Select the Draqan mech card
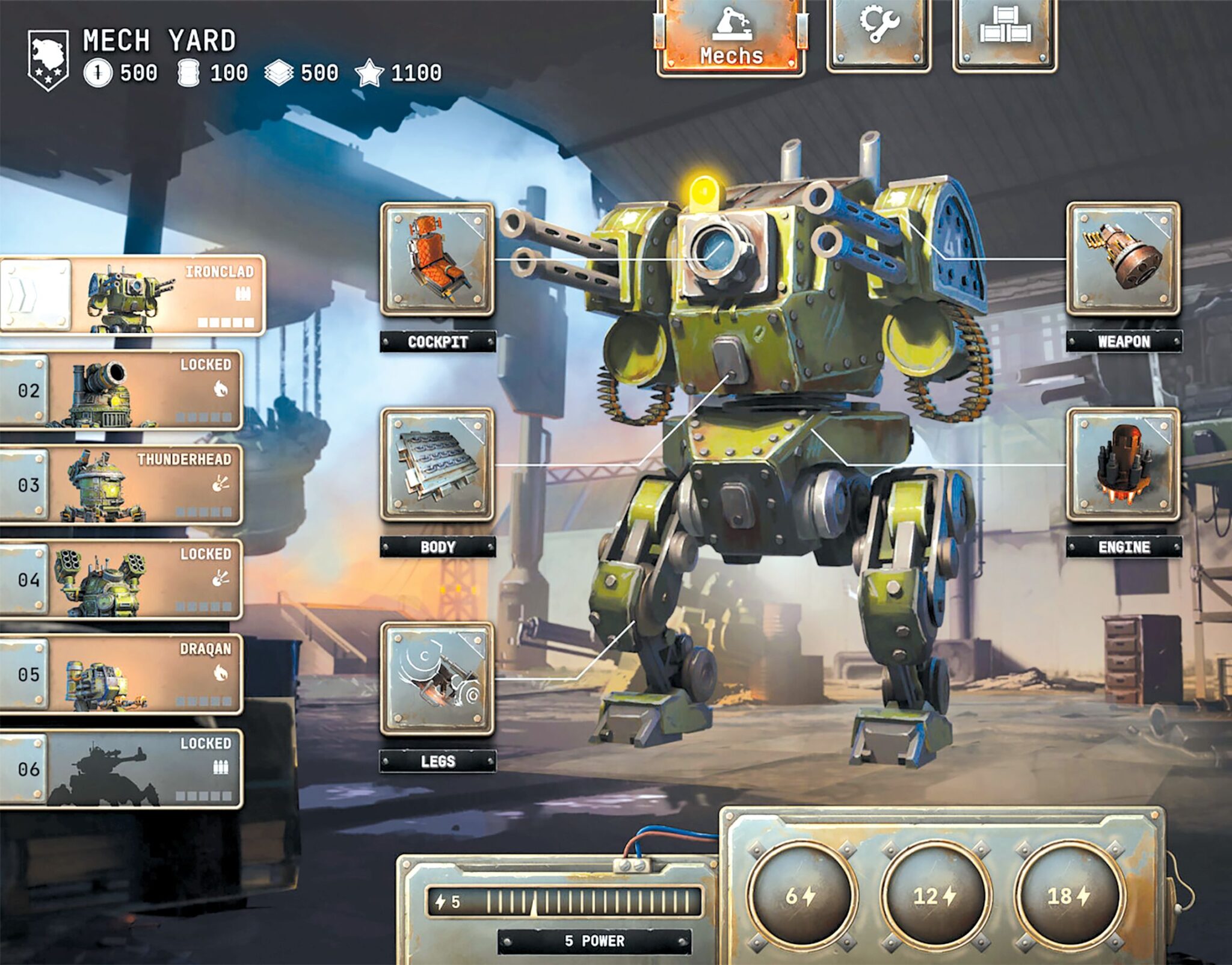This screenshot has height=965, width=1232. (x=122, y=674)
